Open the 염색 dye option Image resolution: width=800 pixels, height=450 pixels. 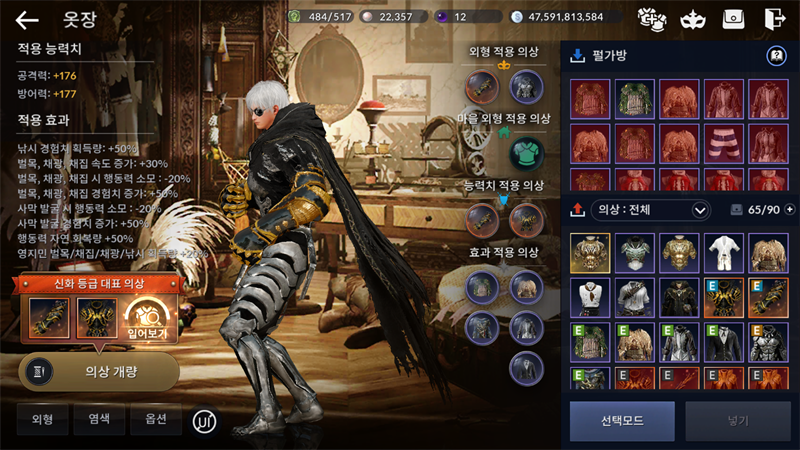click(99, 419)
